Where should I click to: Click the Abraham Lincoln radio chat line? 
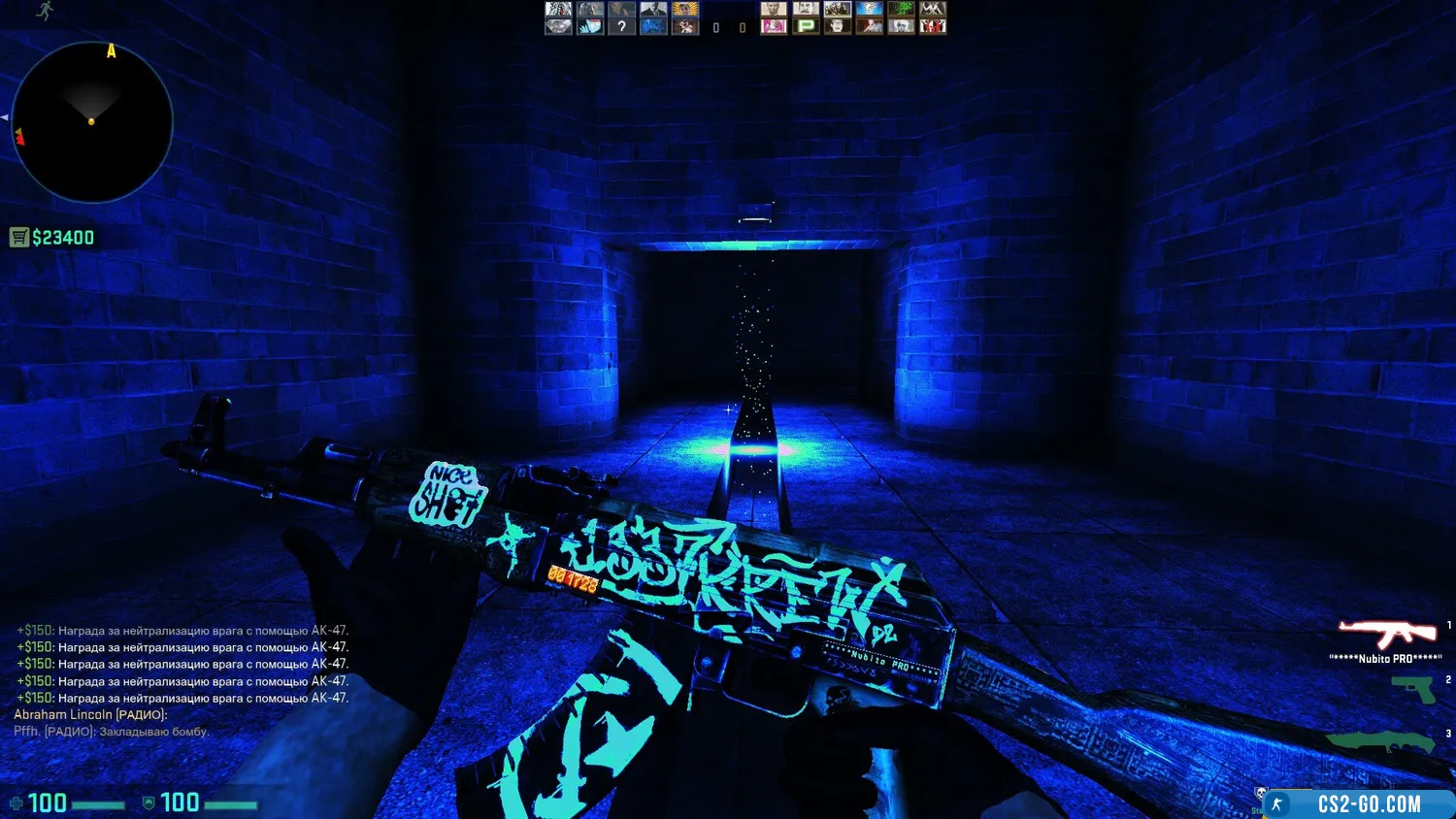(x=90, y=714)
